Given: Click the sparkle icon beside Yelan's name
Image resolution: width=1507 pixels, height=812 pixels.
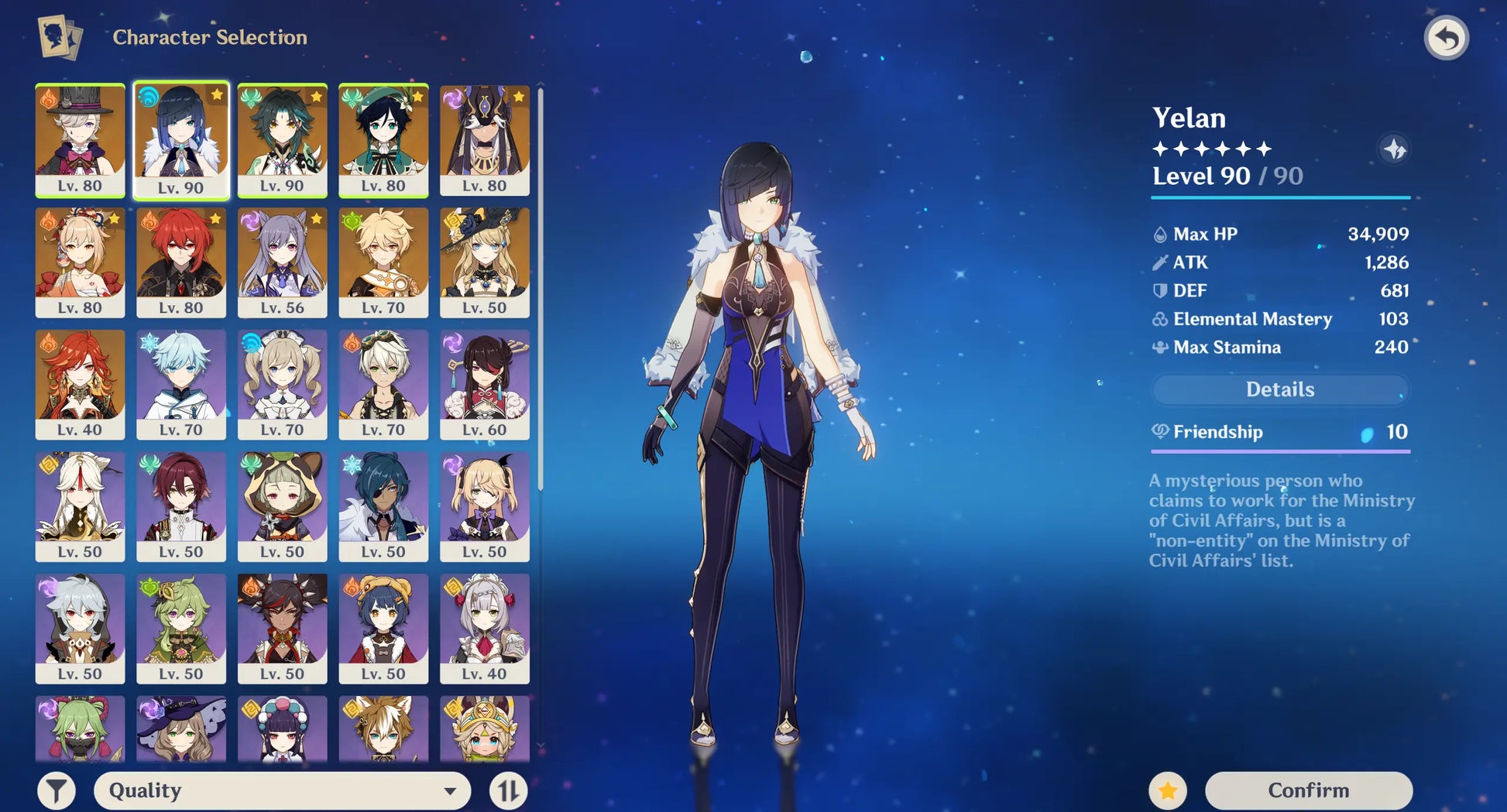Looking at the screenshot, I should pos(1395,149).
